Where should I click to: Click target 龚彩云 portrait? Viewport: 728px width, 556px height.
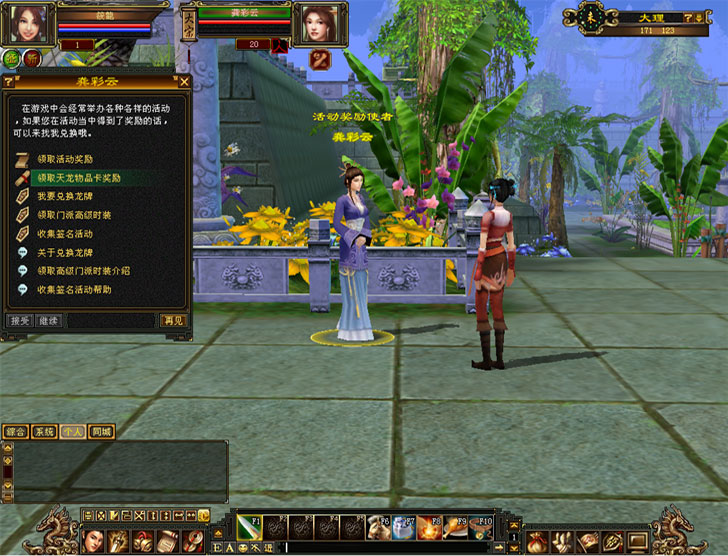pos(318,23)
